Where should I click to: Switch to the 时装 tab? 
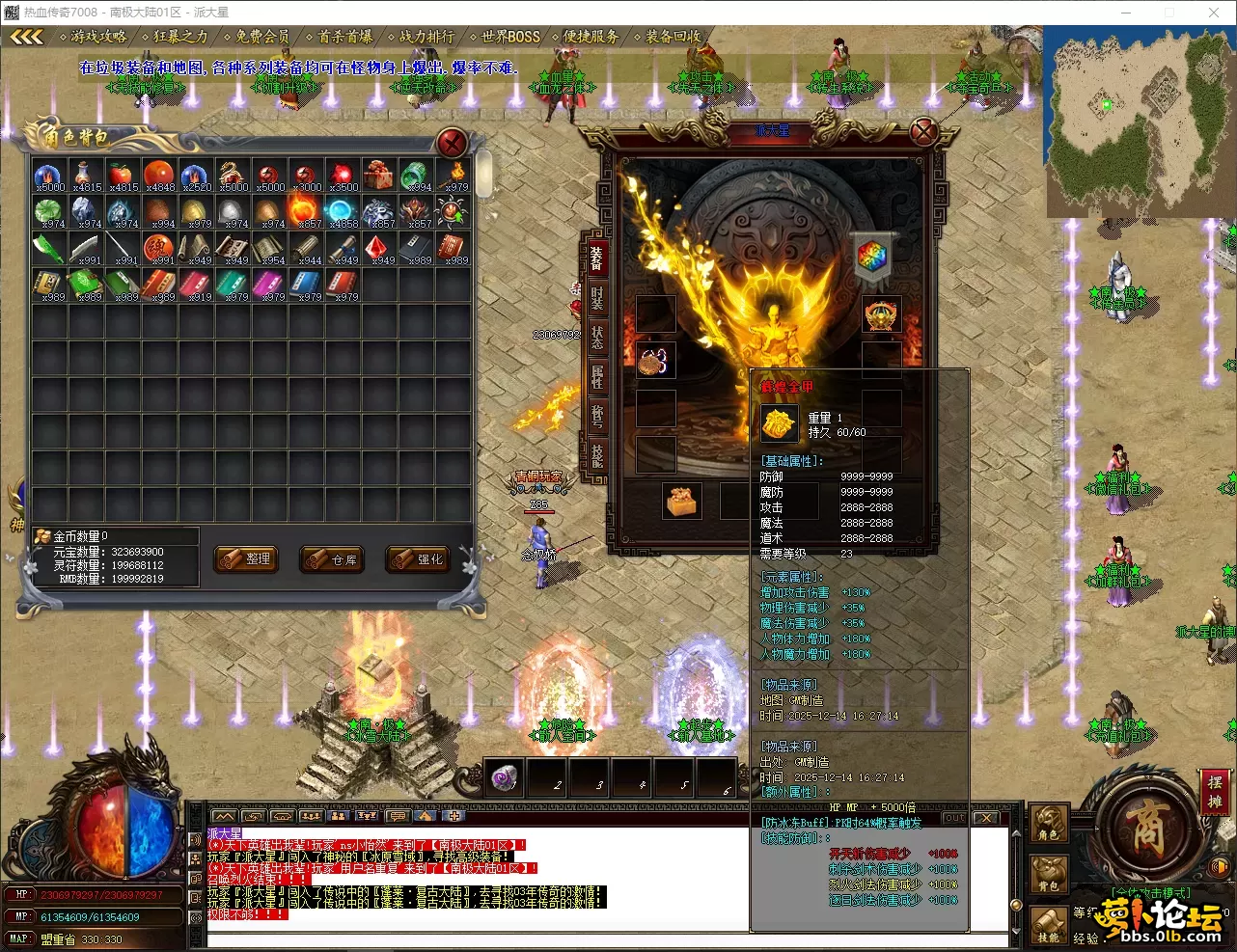click(597, 298)
